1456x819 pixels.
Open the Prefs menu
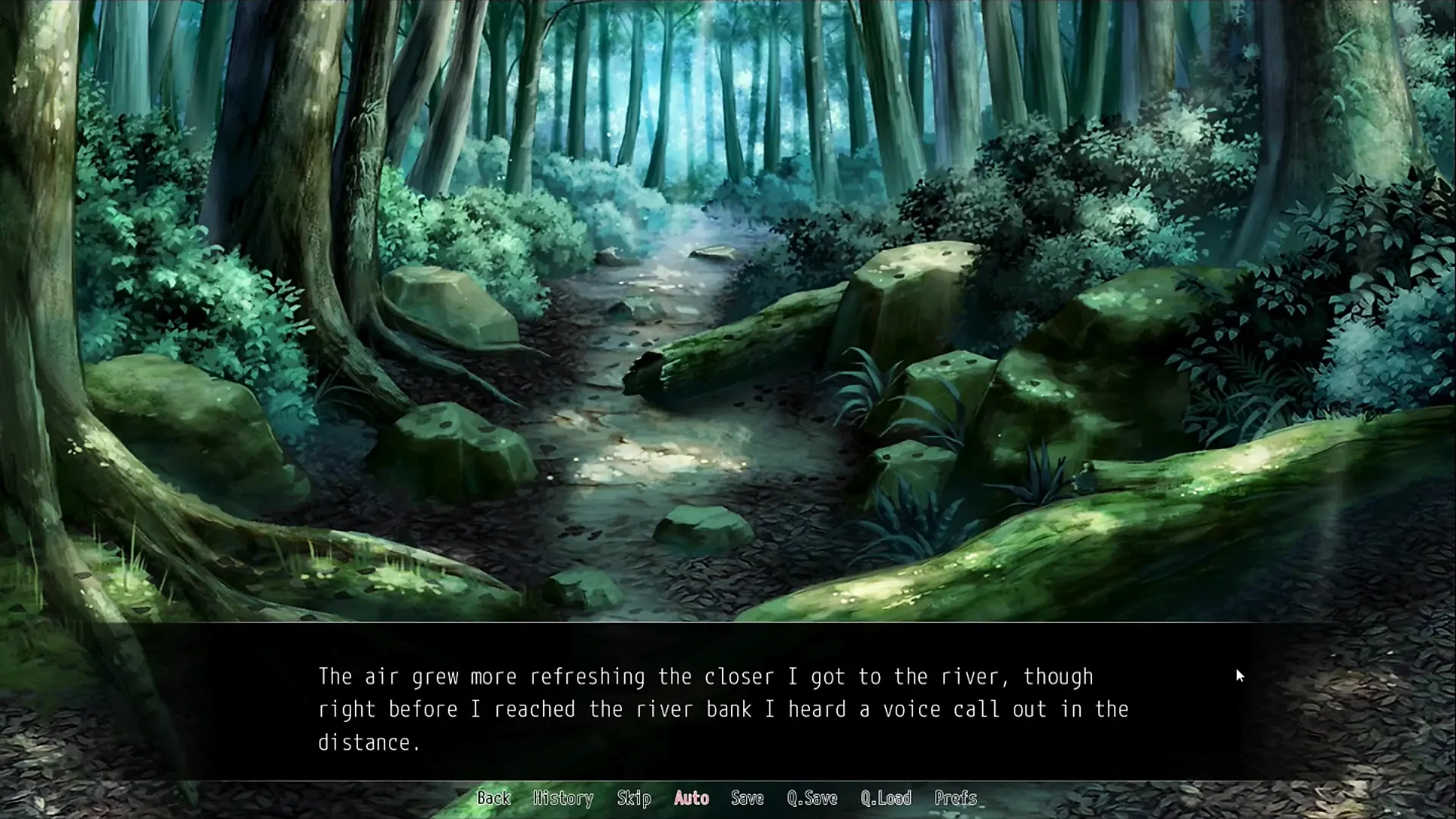pos(955,798)
